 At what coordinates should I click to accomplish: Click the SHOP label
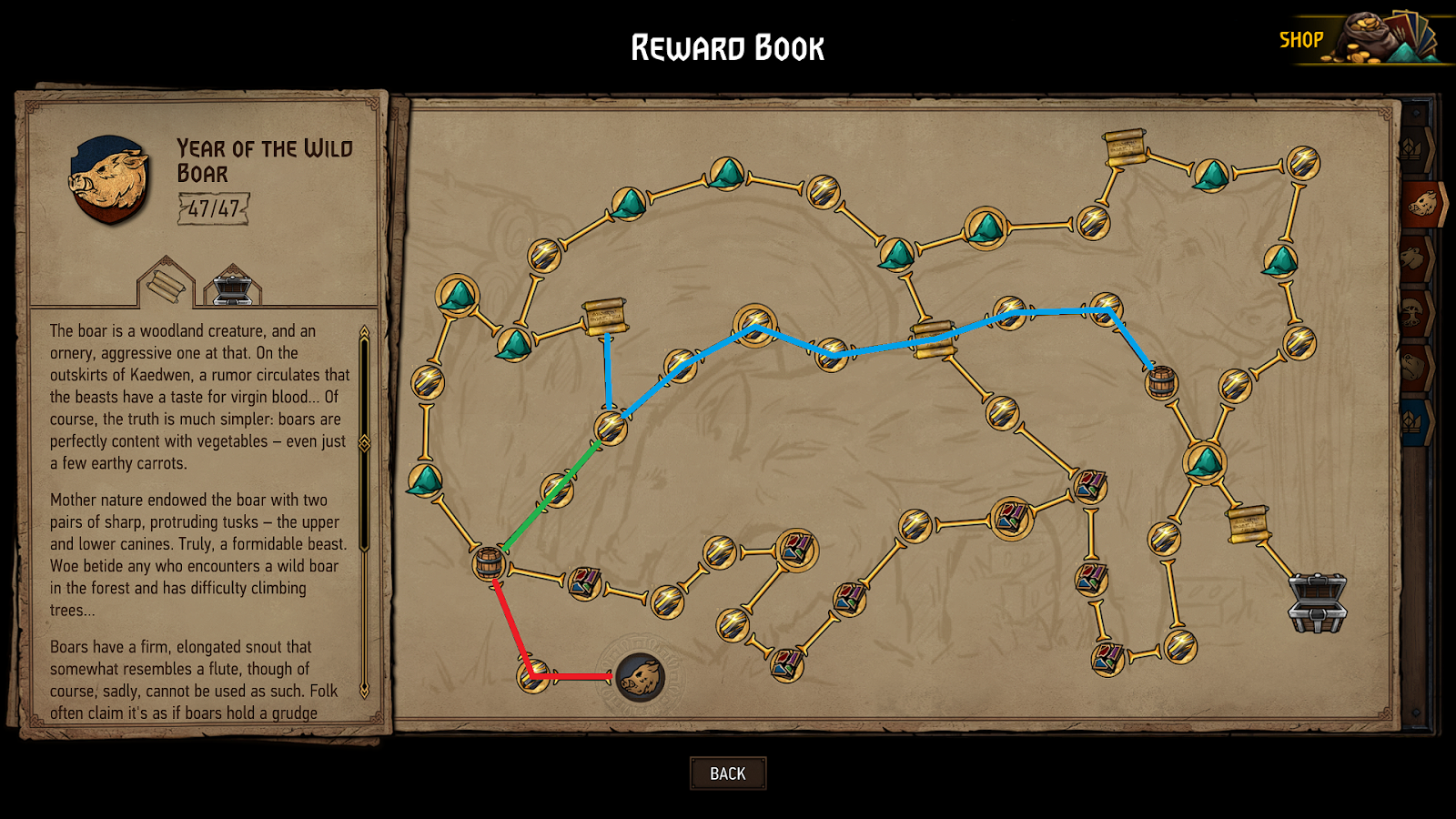pos(1303,40)
